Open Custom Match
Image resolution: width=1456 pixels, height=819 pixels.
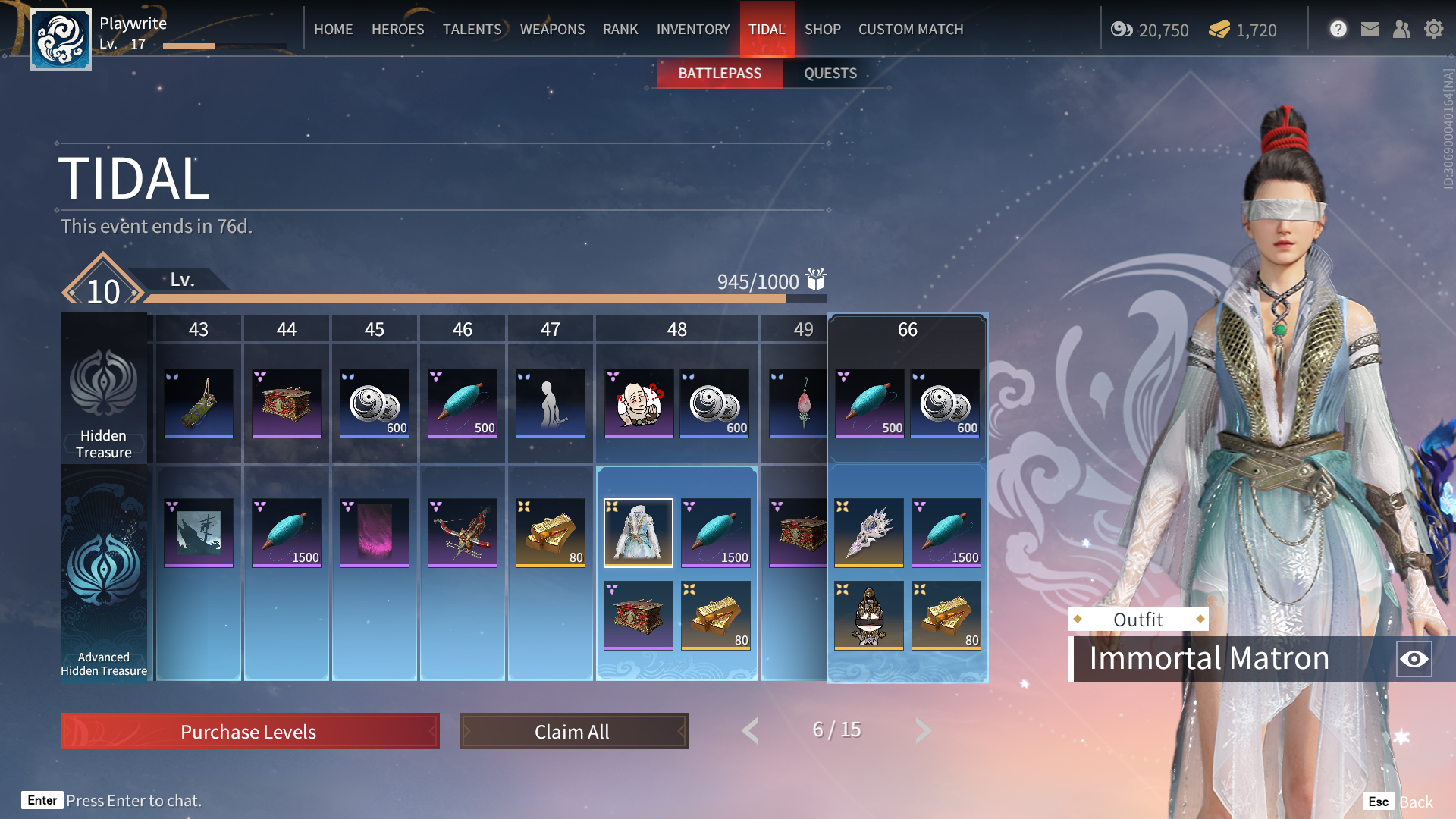pyautogui.click(x=910, y=29)
